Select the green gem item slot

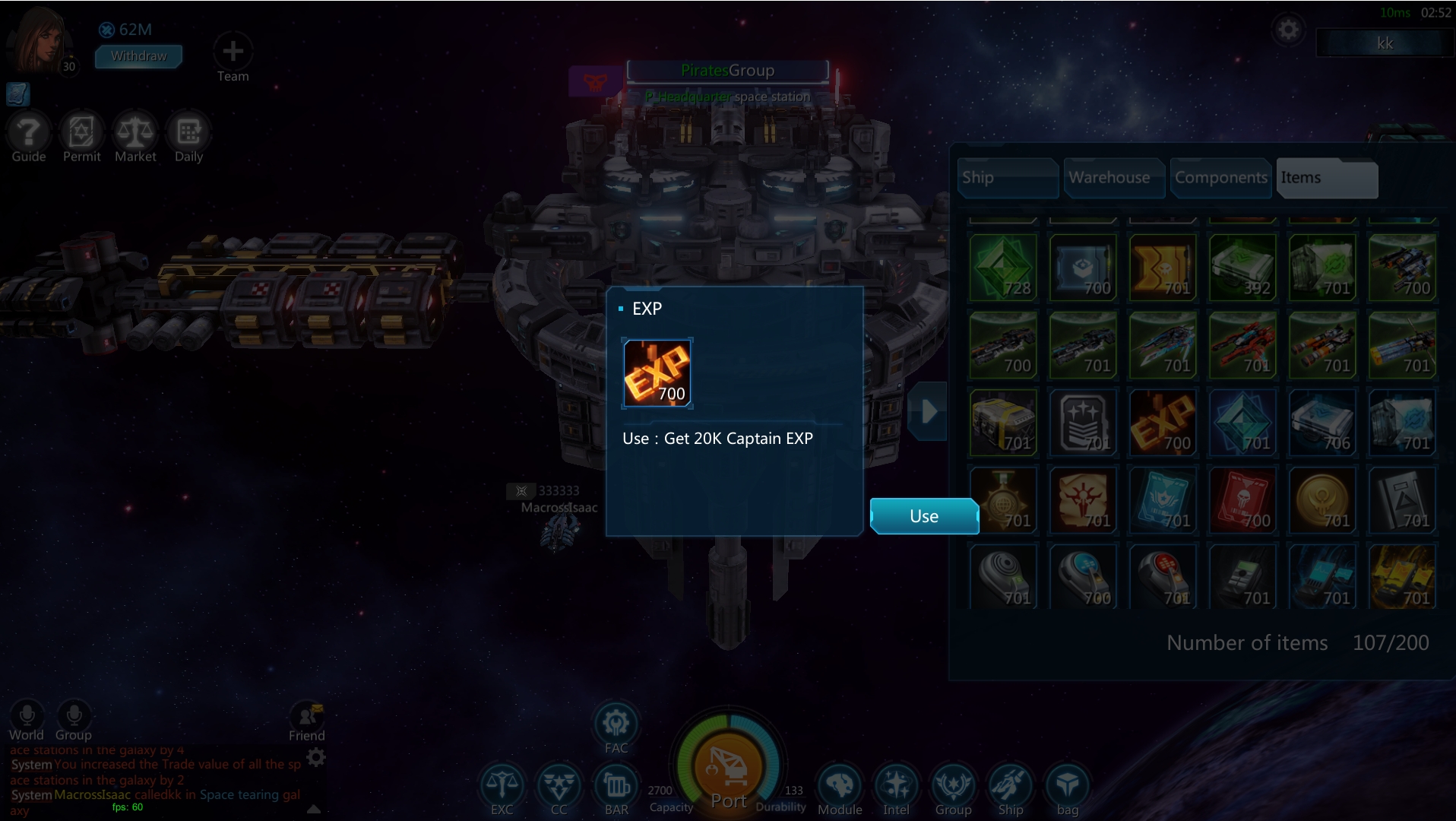(x=1003, y=268)
